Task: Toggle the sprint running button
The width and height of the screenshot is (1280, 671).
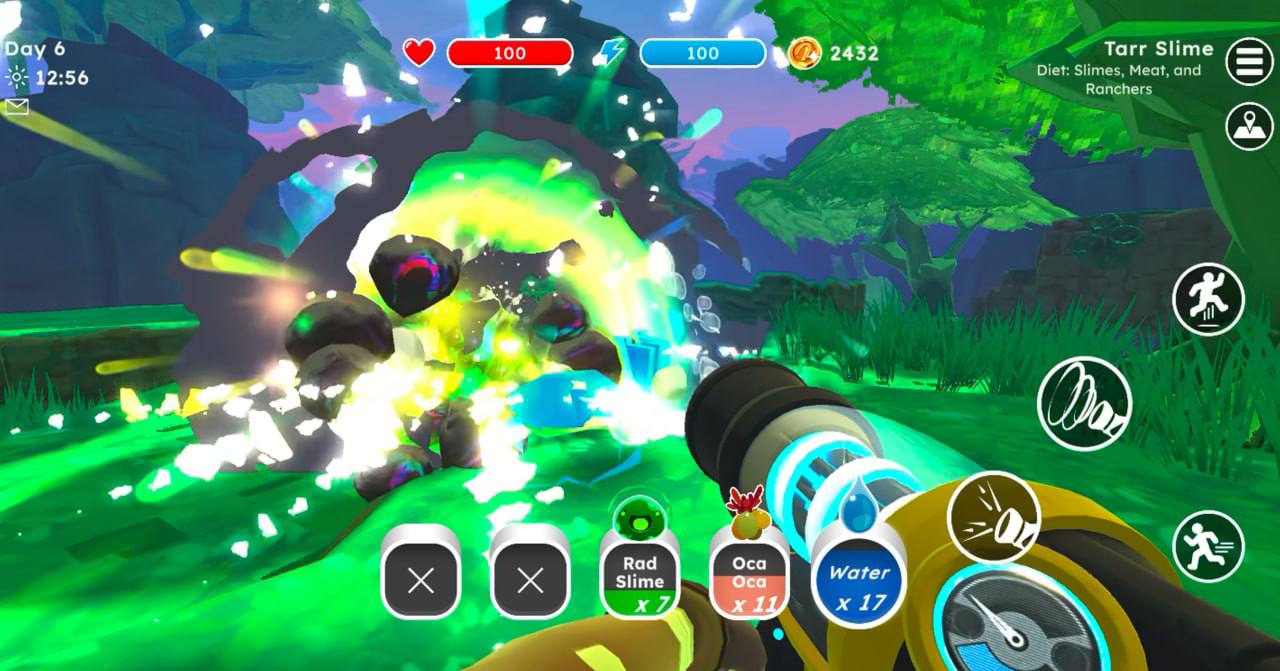Action: [x=1208, y=546]
